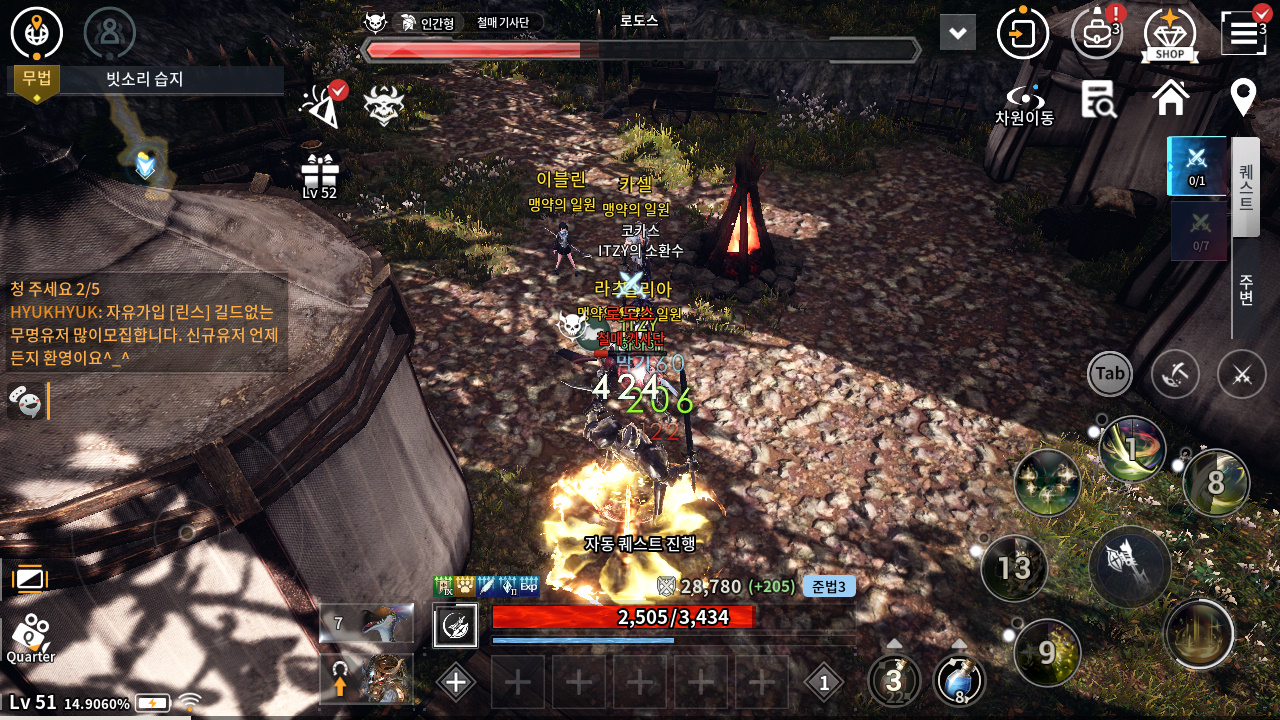Tap the 차원이동 dimension travel button
Viewport: 1280px width, 720px height.
(x=1024, y=102)
